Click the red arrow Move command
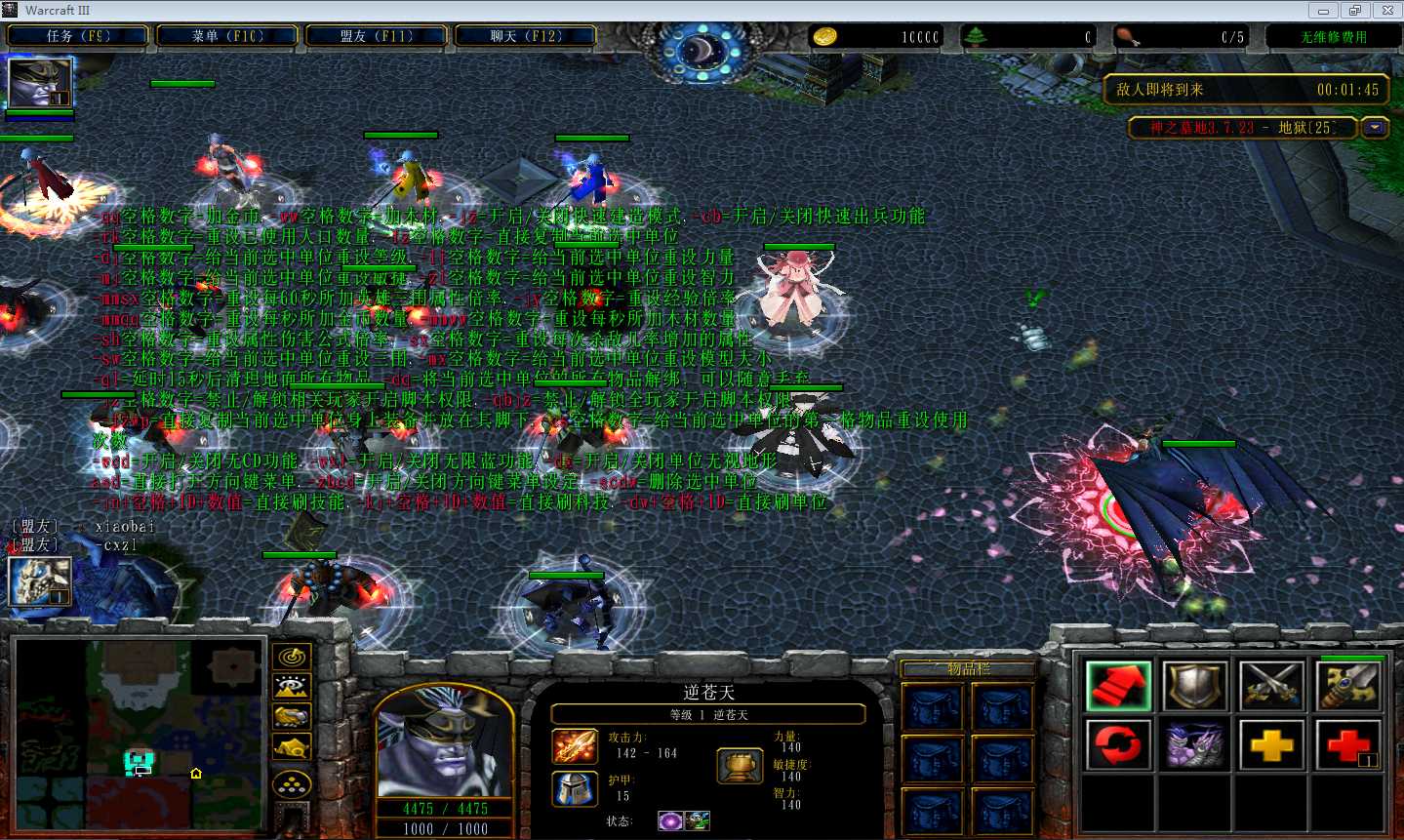The image size is (1404, 840). [x=1118, y=685]
